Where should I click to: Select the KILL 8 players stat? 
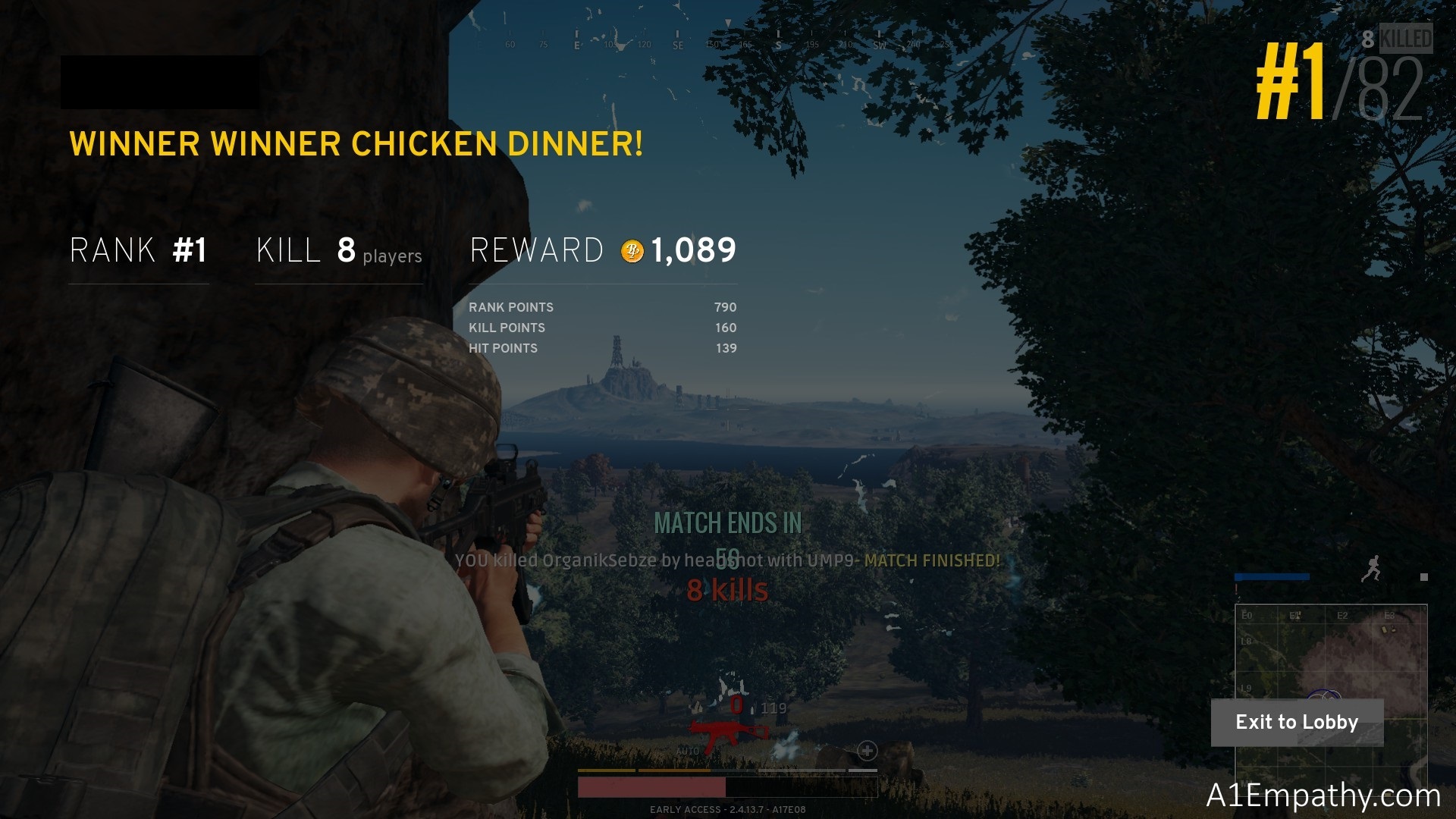point(339,250)
